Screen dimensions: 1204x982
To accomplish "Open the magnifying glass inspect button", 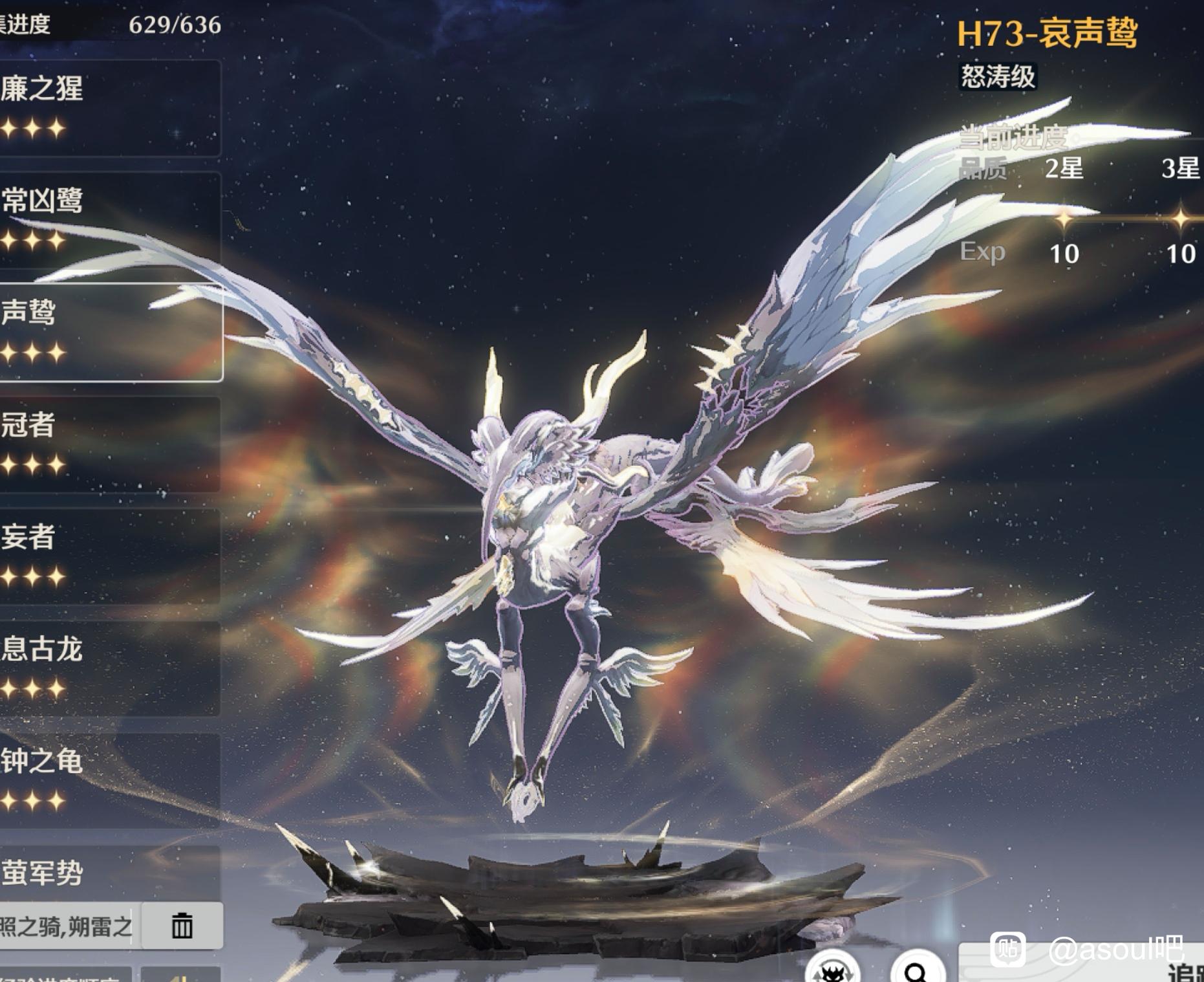I will [x=917, y=970].
